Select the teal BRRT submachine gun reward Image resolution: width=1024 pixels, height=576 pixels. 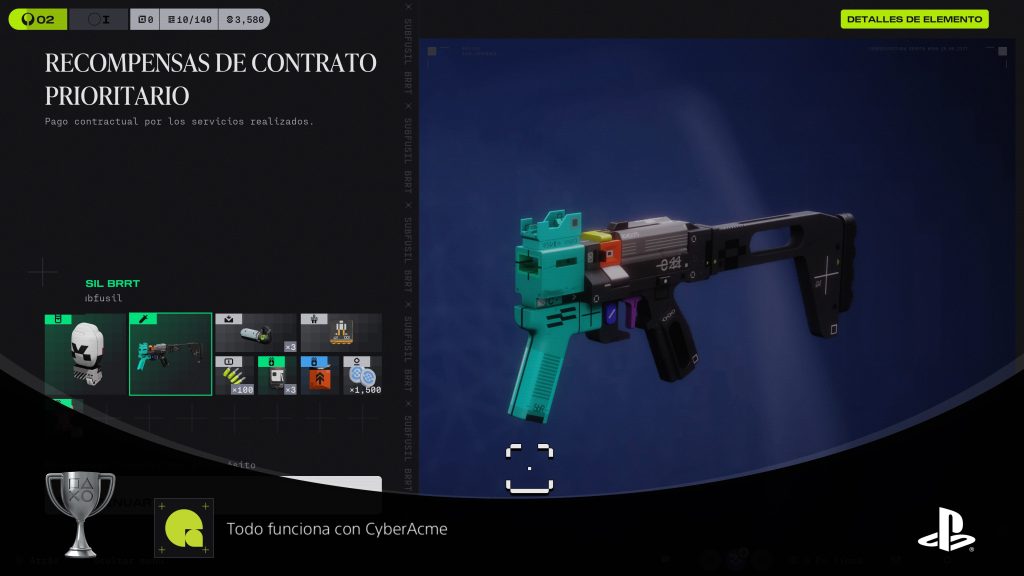170,354
